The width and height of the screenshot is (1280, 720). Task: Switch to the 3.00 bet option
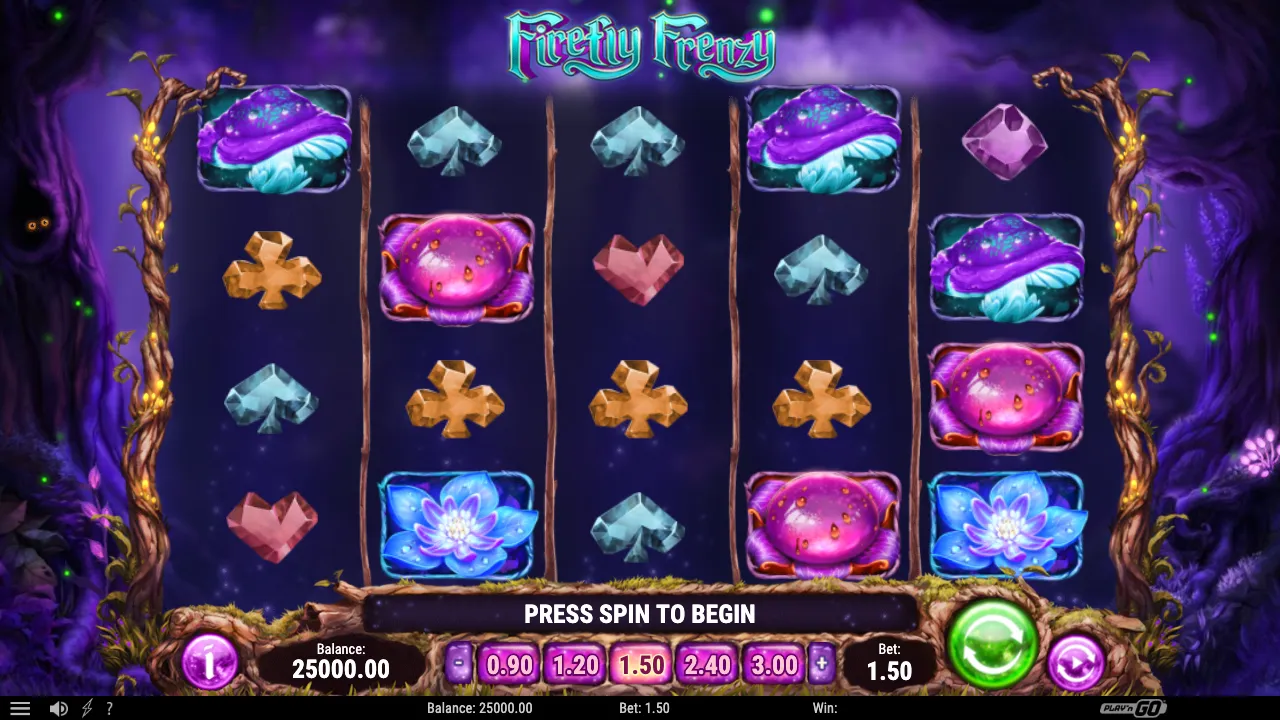tap(772, 663)
